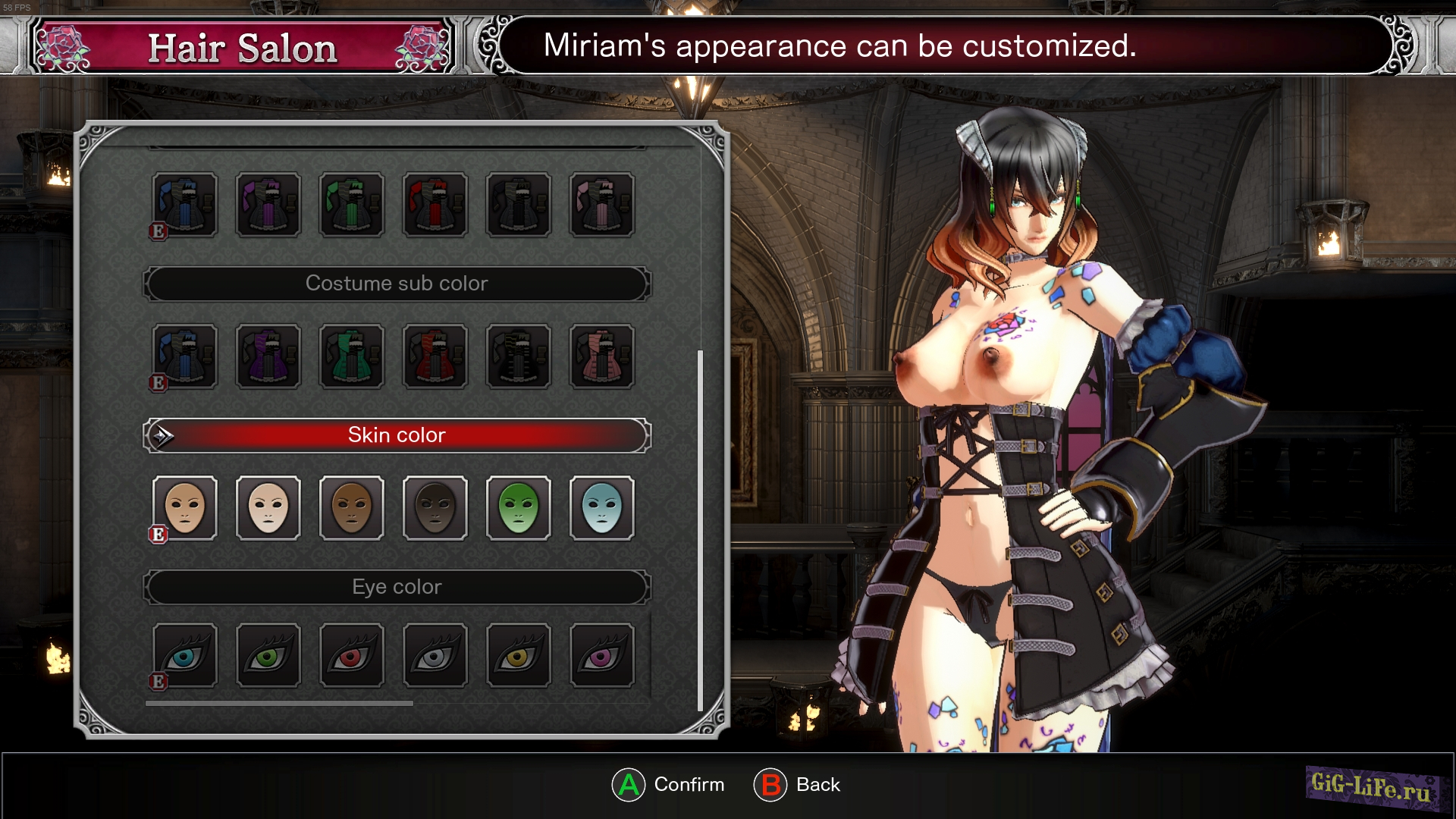Select the Costume sub color category
The image size is (1456, 819).
(x=397, y=284)
